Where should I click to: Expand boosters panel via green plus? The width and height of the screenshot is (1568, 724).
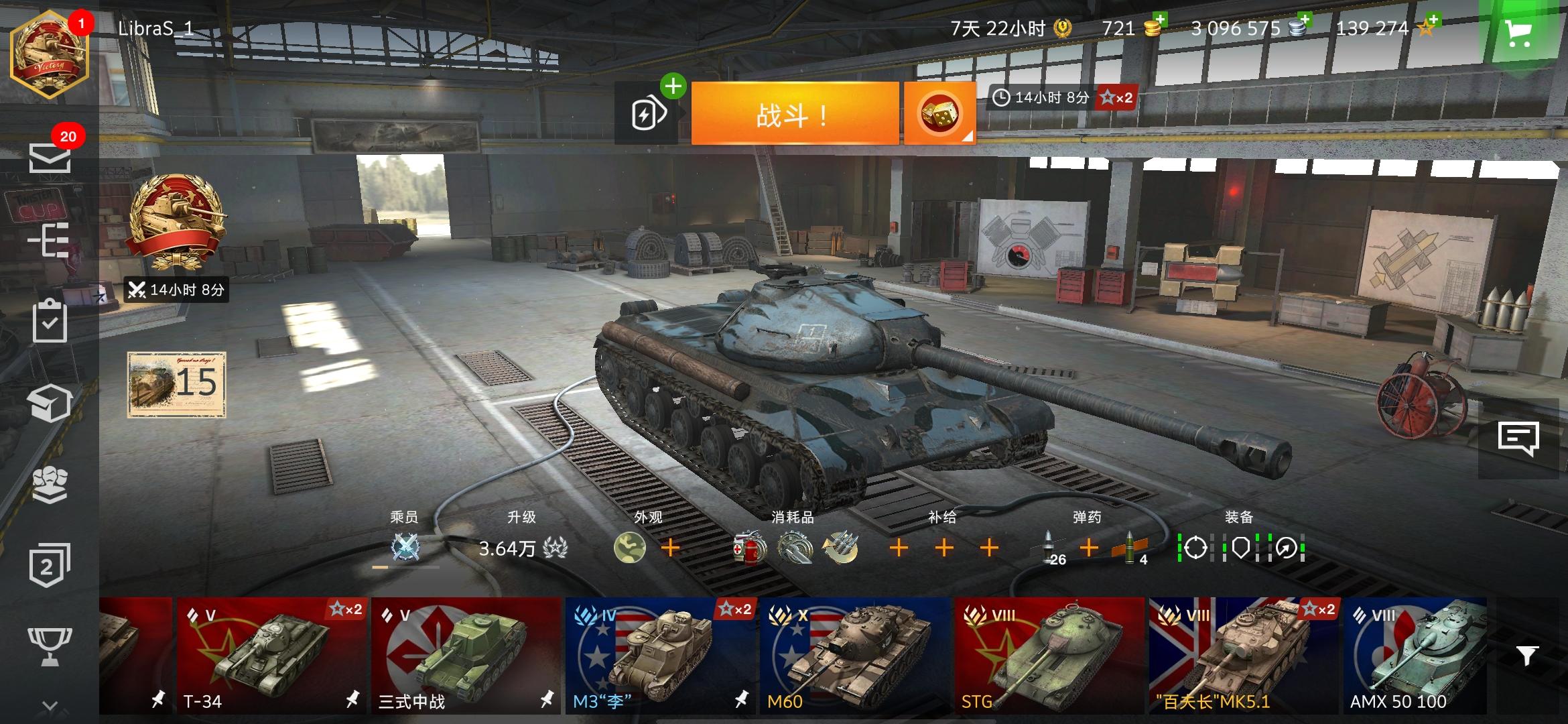pos(673,86)
